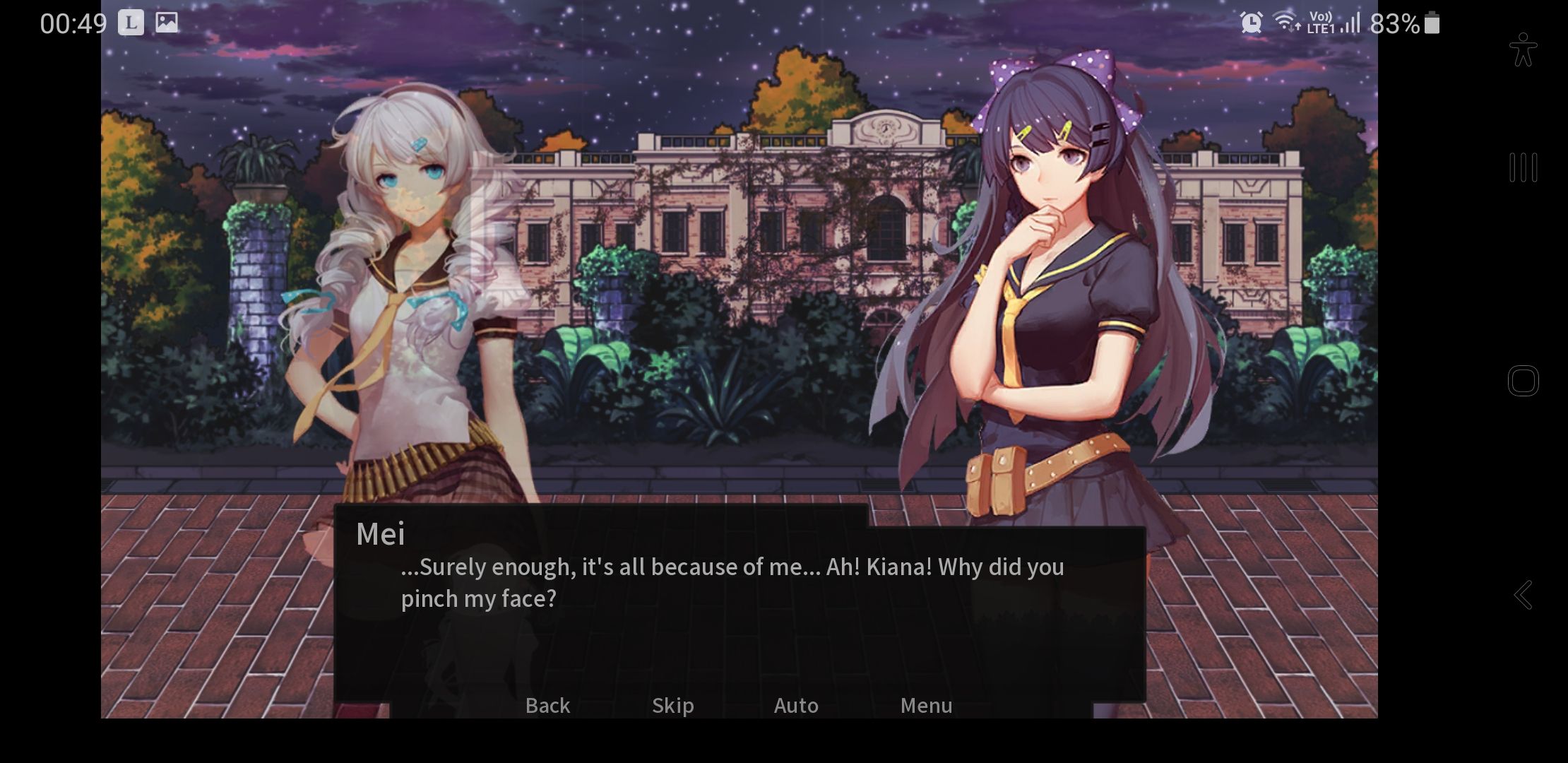The height and width of the screenshot is (763, 1568).
Task: Tap Skip to fast-forward the dialogue
Action: tap(672, 704)
